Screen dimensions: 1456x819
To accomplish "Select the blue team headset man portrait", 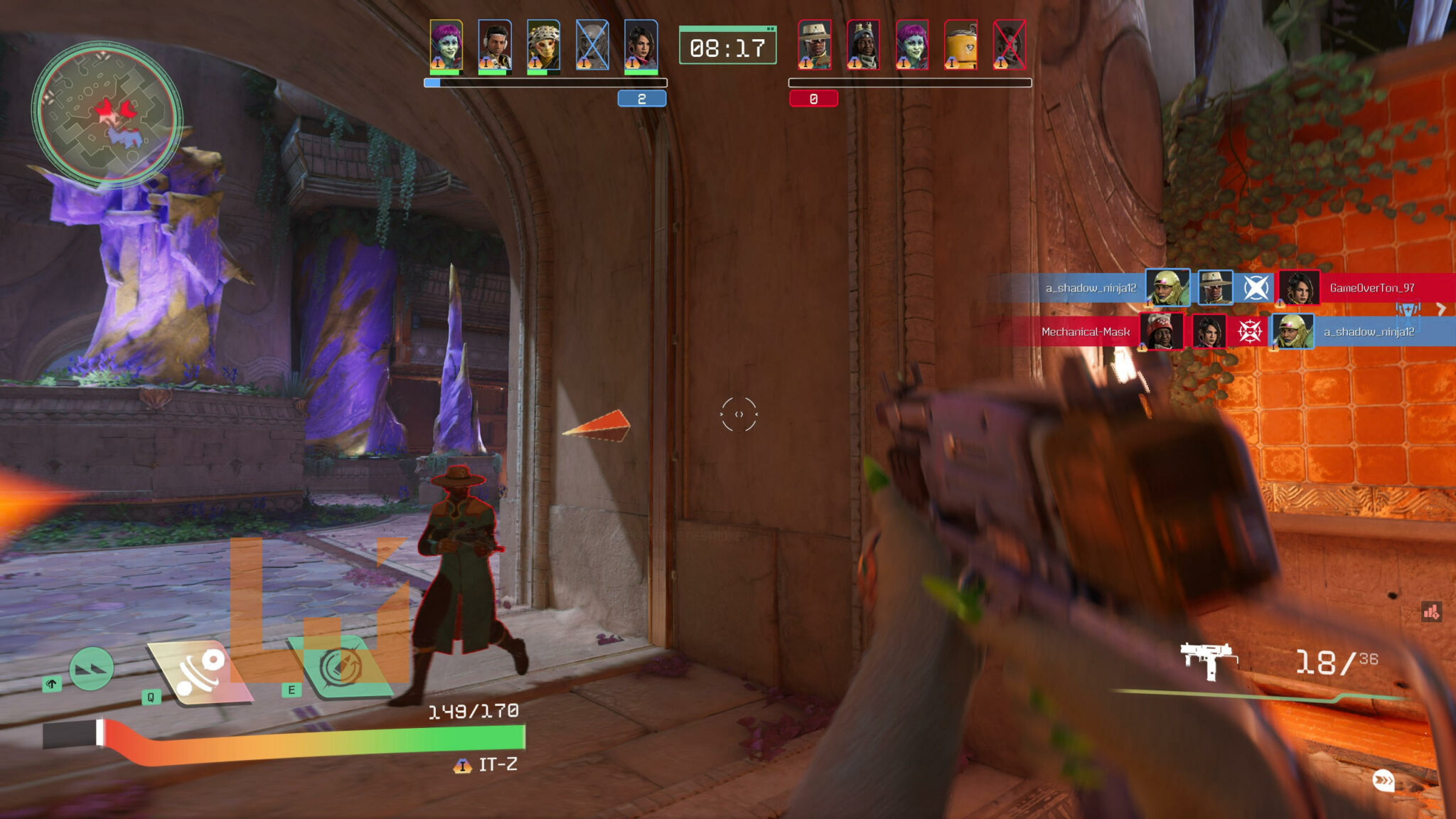I will pos(495,45).
